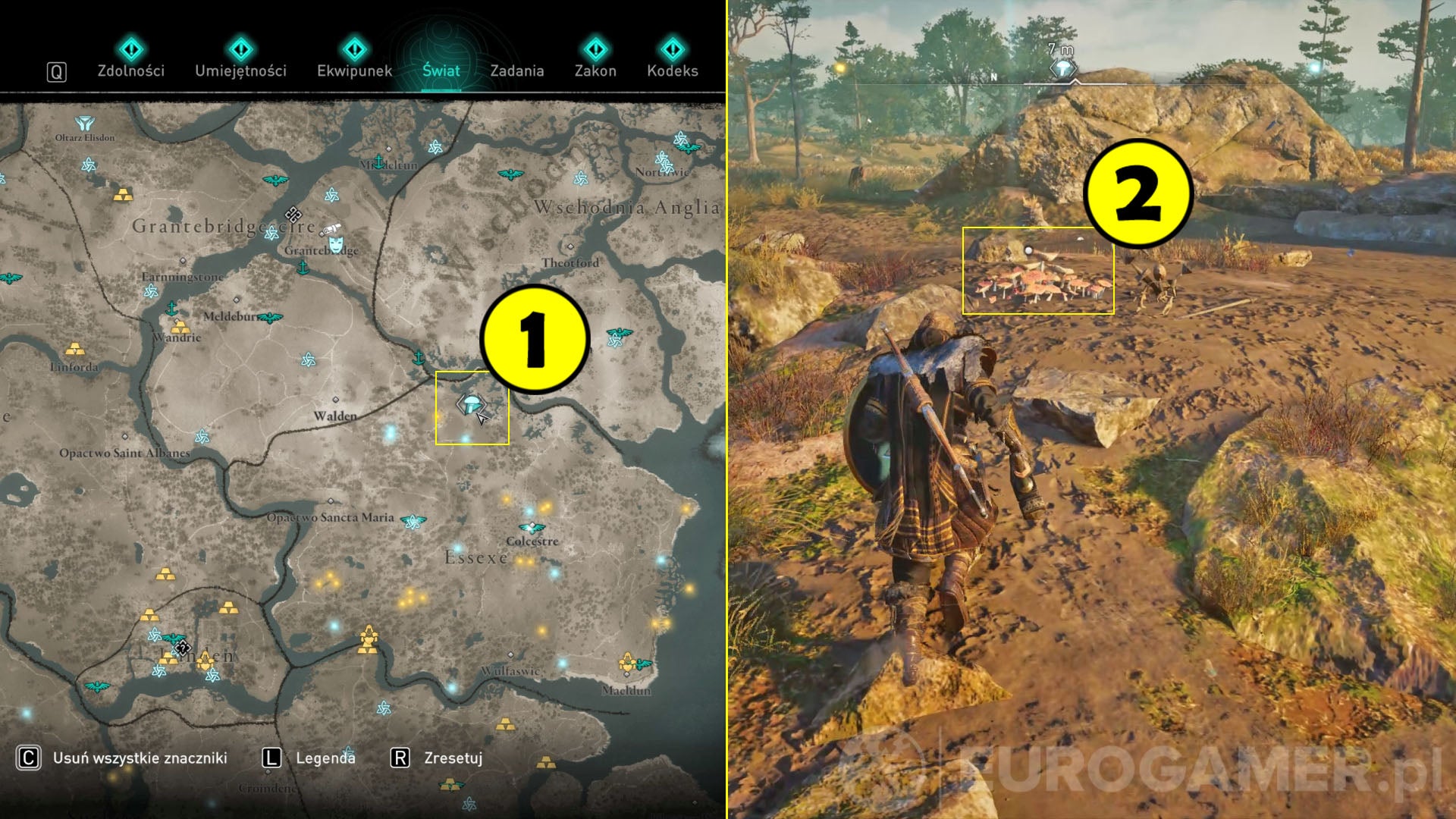Viewport: 1456px width, 819px height.
Task: Open the Ekwipunek tab
Action: pyautogui.click(x=355, y=71)
